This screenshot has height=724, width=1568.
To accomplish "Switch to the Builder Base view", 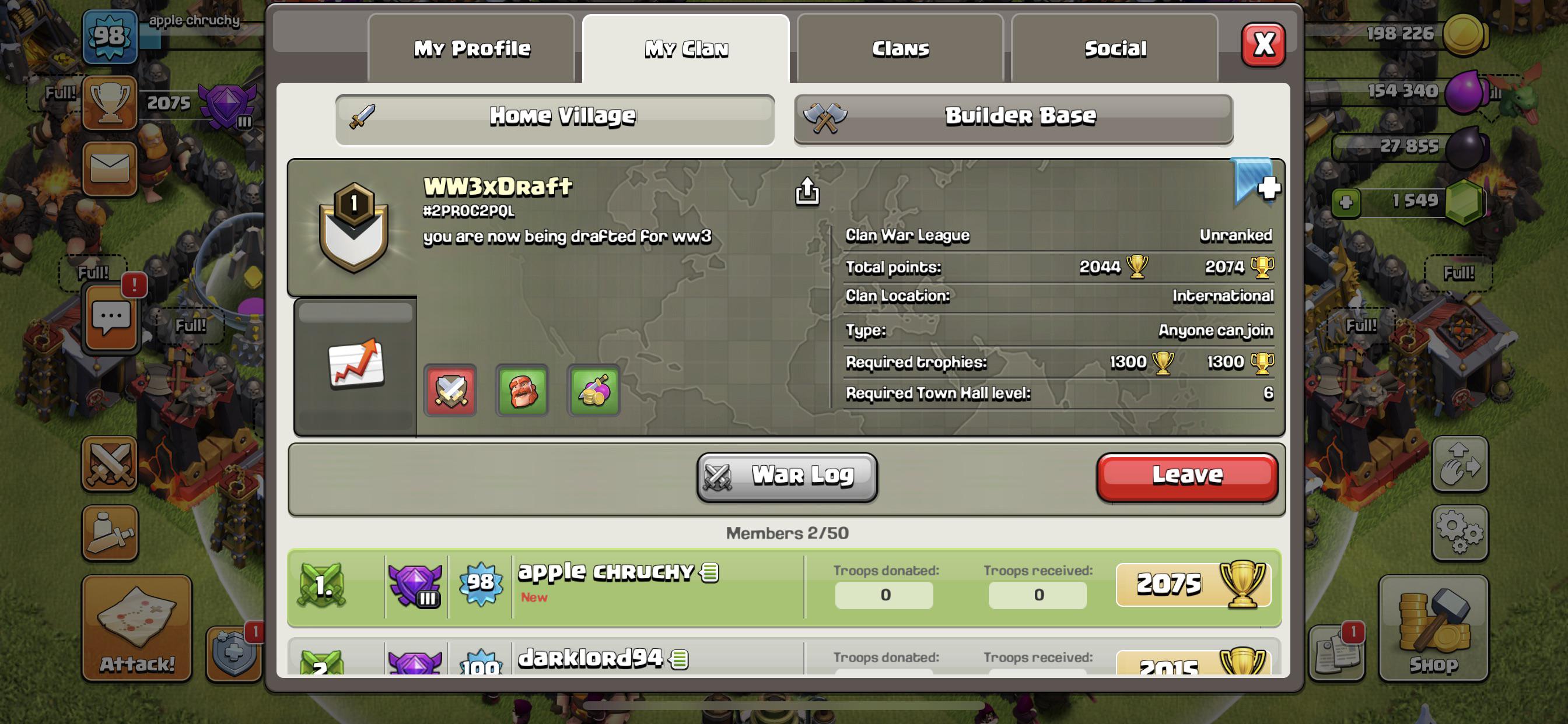I will click(1012, 117).
